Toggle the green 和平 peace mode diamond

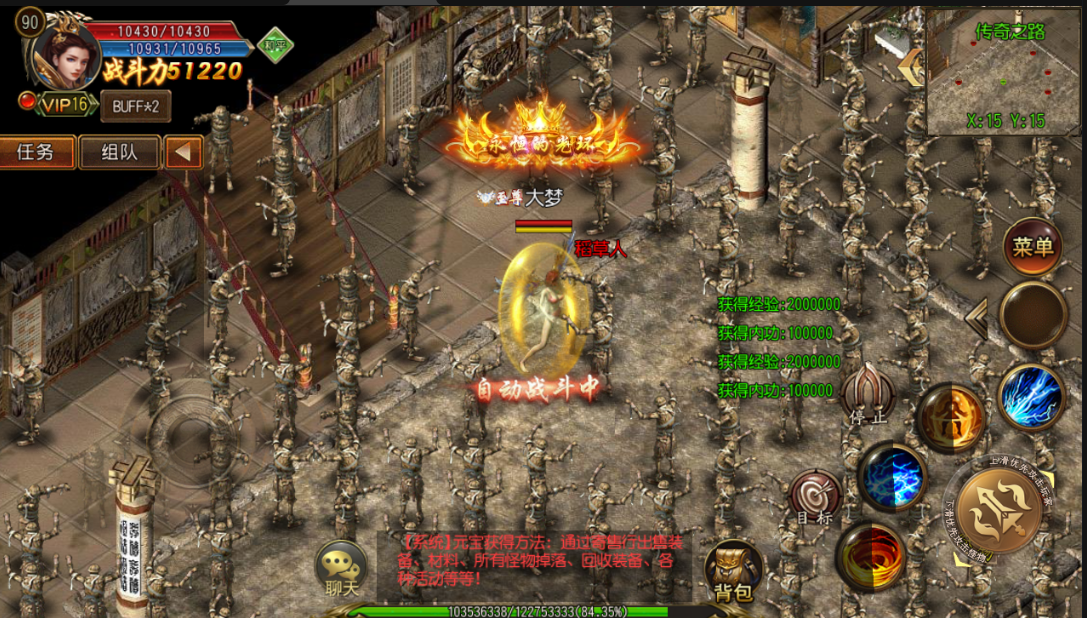click(x=273, y=45)
